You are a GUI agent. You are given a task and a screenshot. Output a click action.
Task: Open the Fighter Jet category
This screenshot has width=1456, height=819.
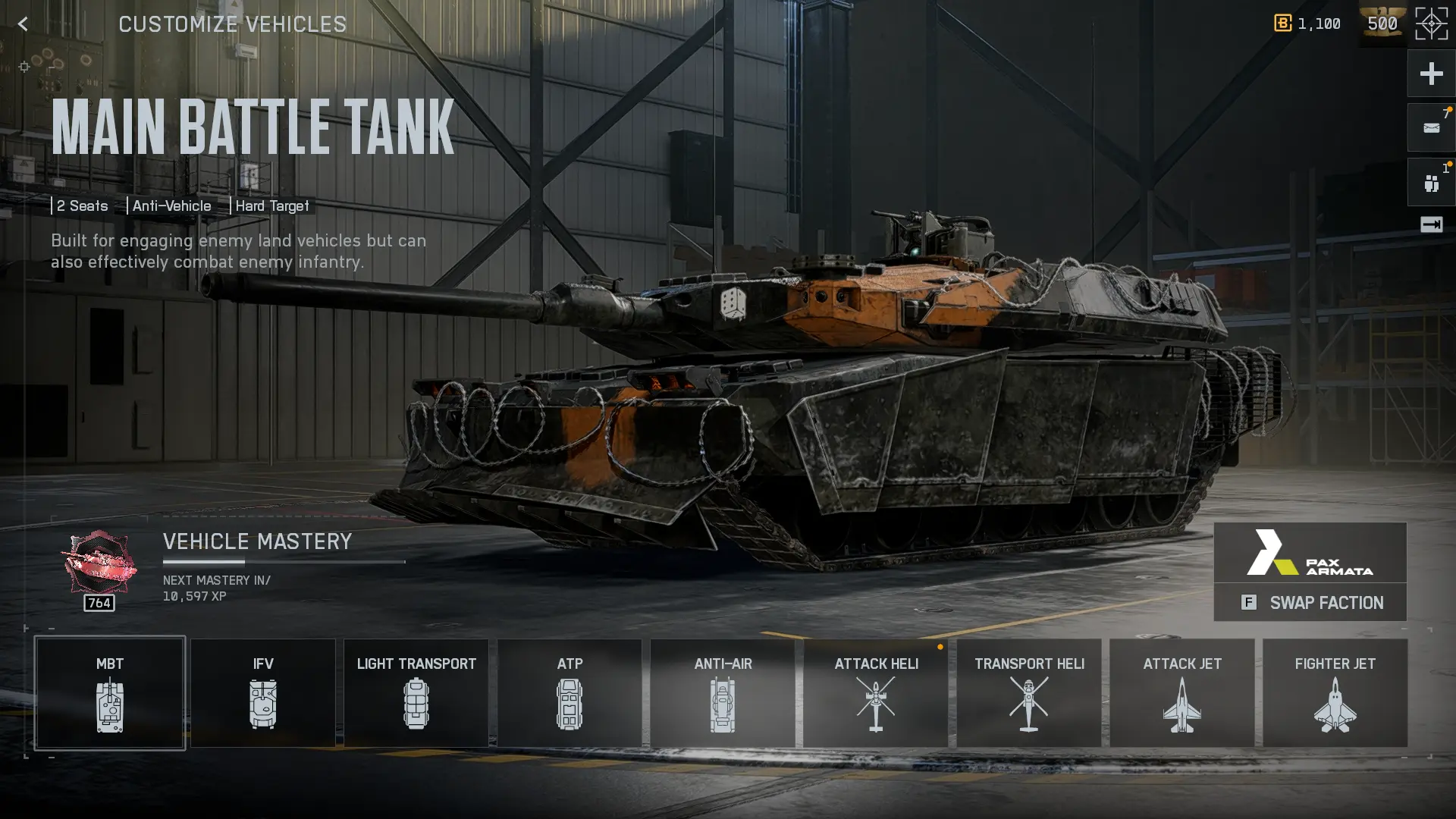(1335, 693)
